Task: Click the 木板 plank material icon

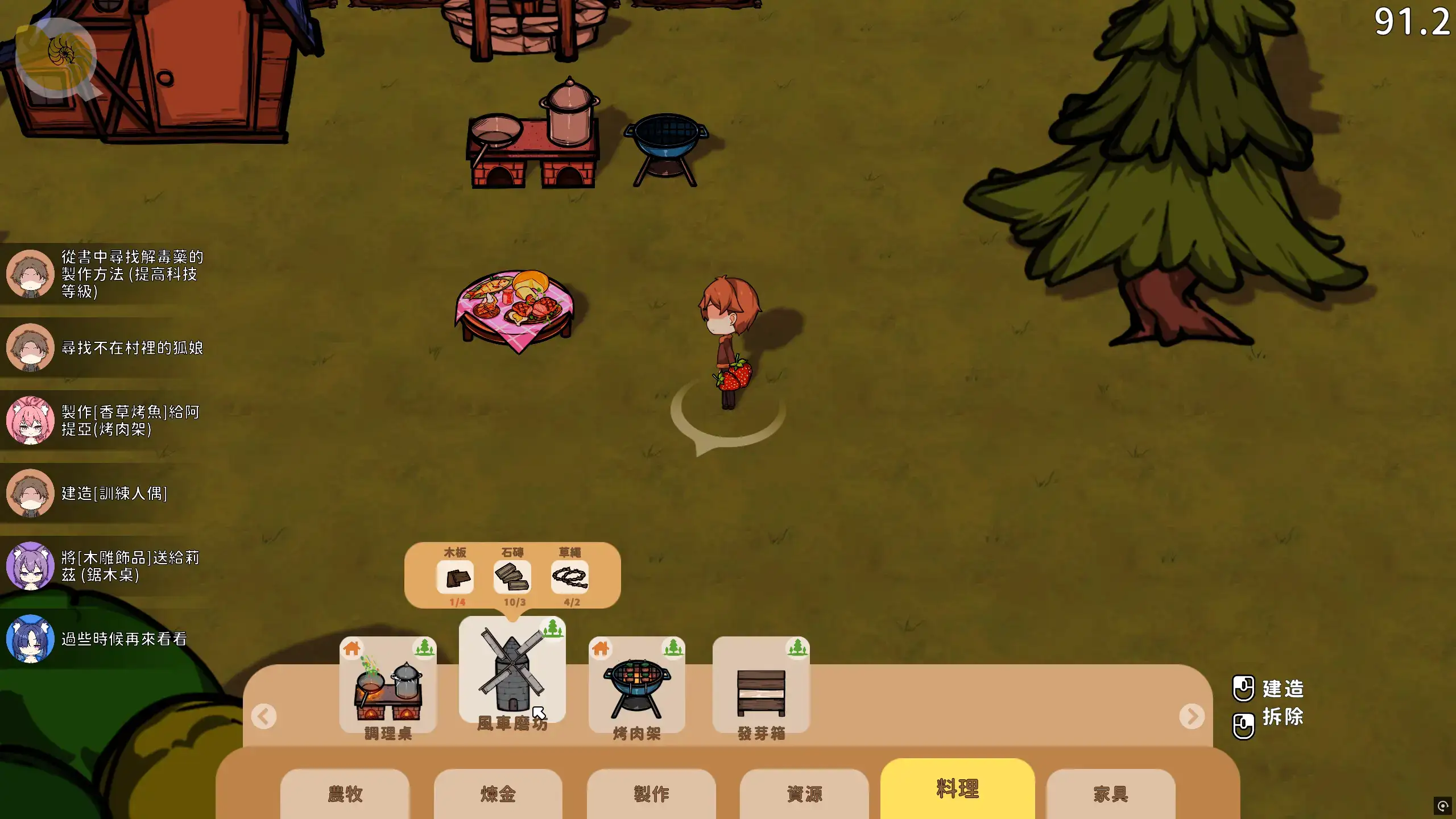Action: [455, 577]
